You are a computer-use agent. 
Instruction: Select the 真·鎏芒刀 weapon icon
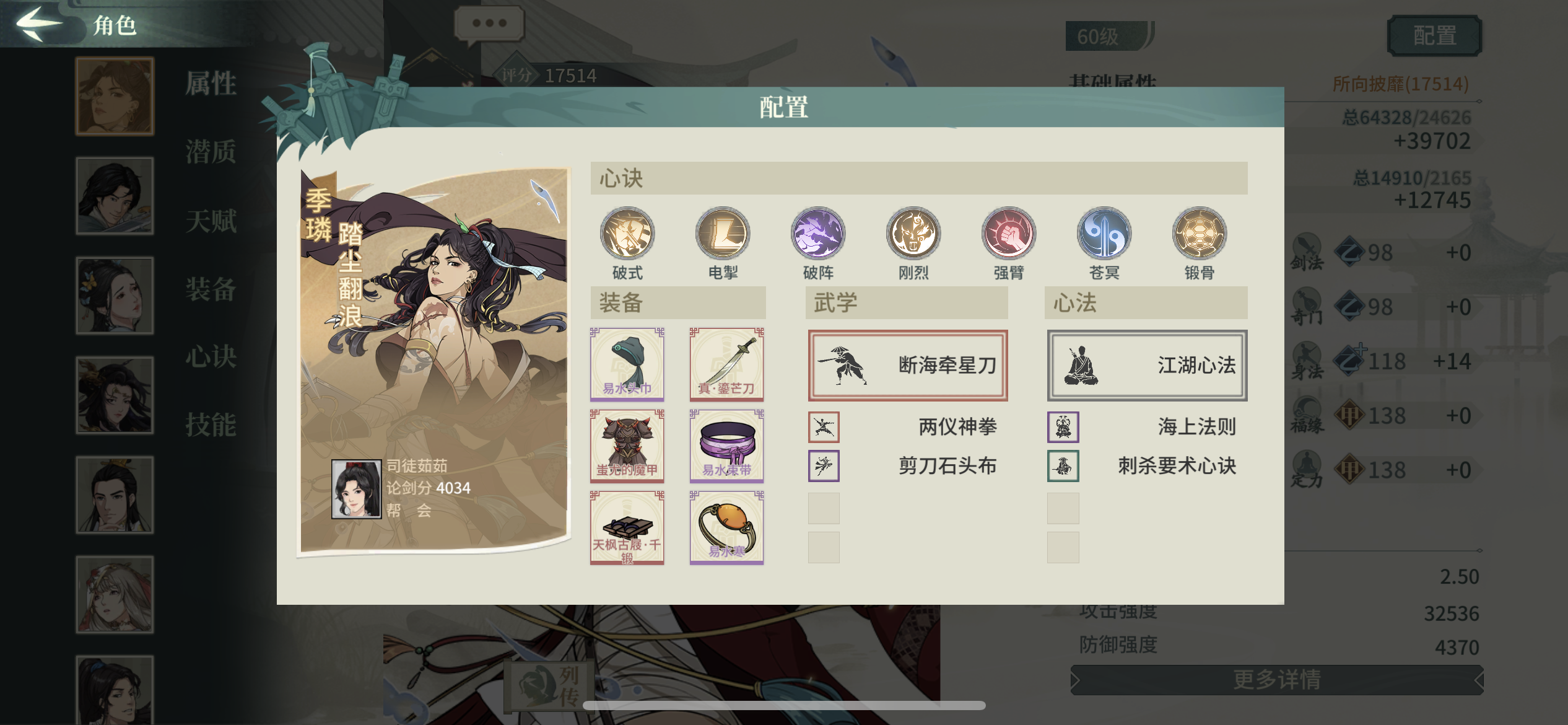(726, 364)
